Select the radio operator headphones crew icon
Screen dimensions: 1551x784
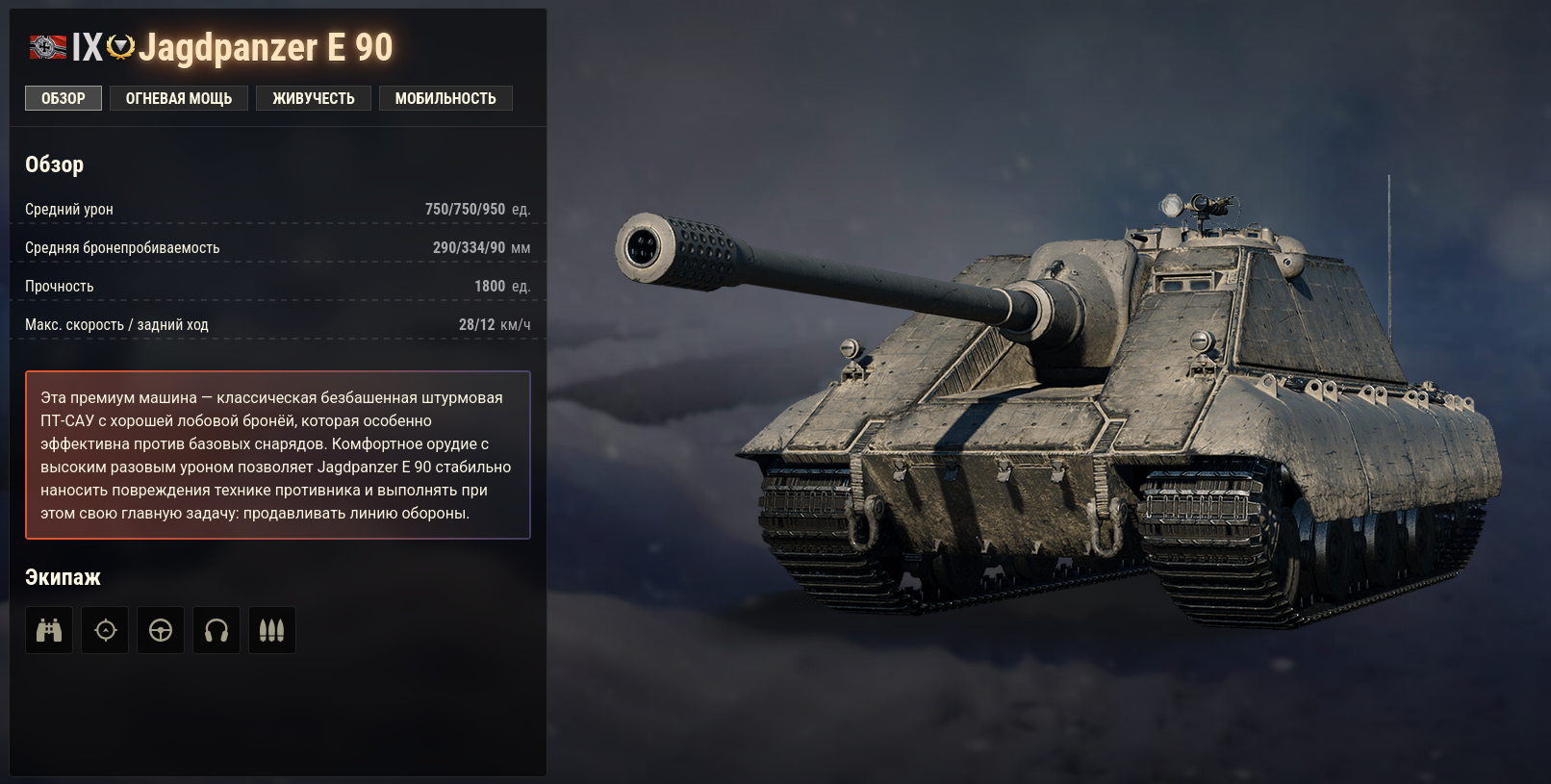click(216, 629)
